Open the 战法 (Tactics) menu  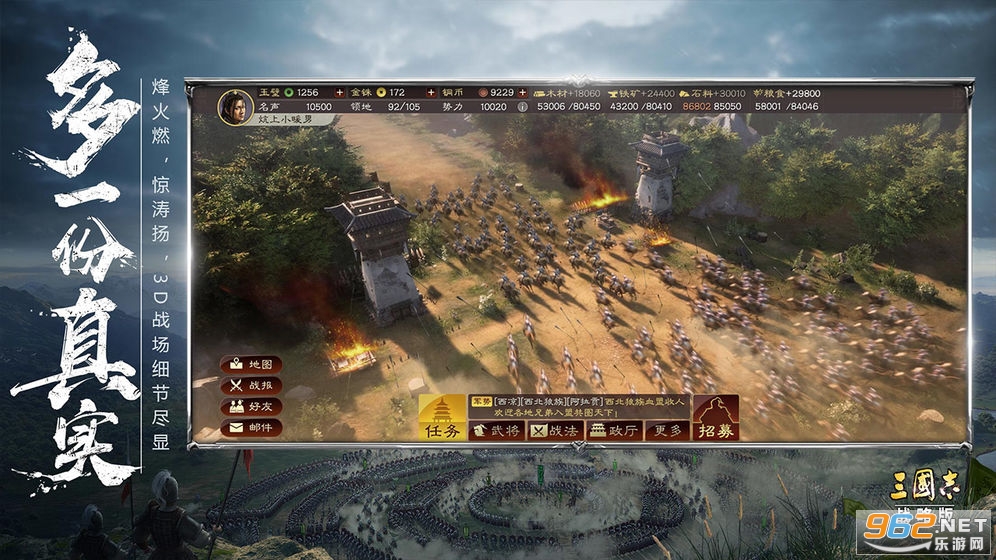[x=558, y=430]
